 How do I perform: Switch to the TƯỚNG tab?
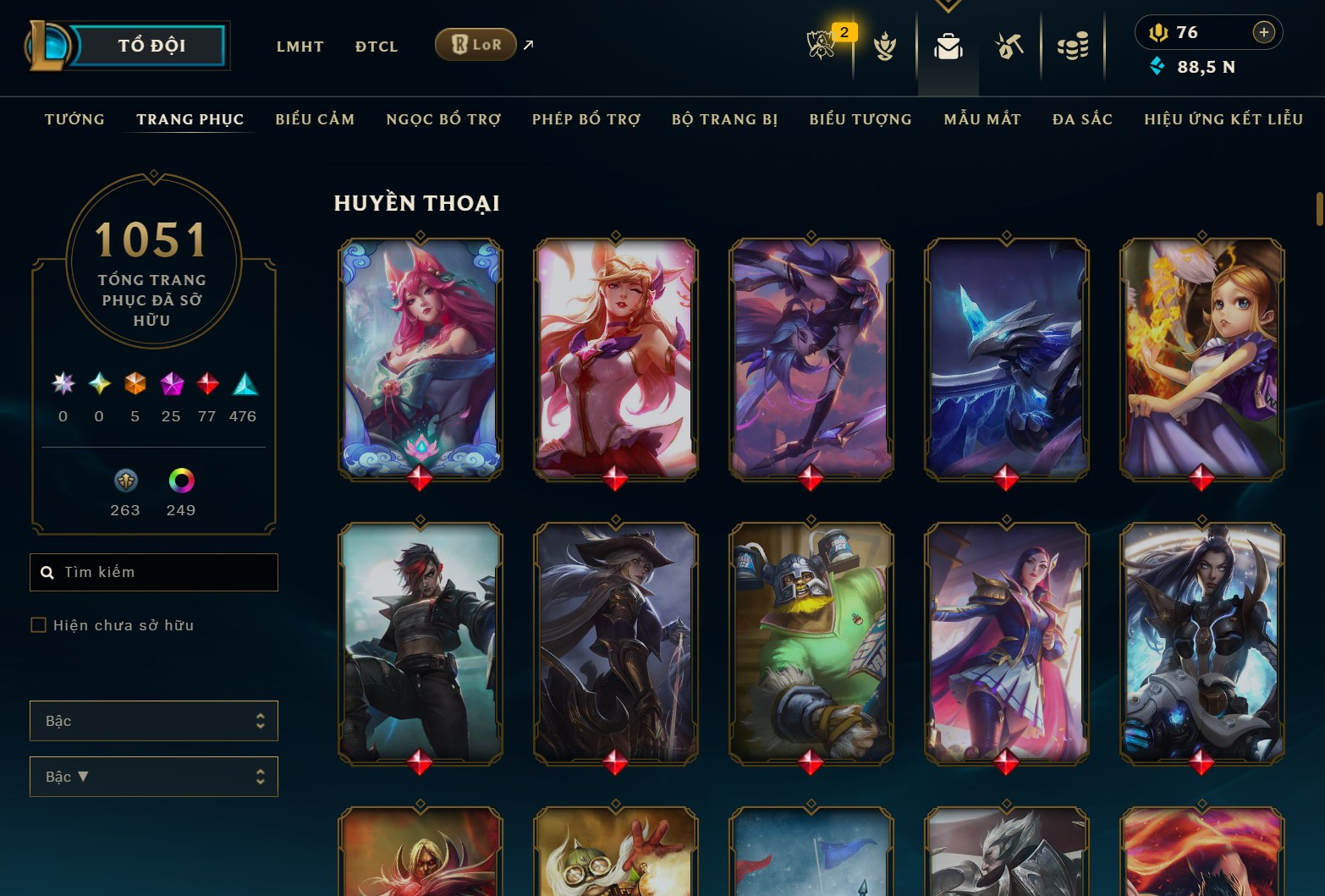(74, 119)
